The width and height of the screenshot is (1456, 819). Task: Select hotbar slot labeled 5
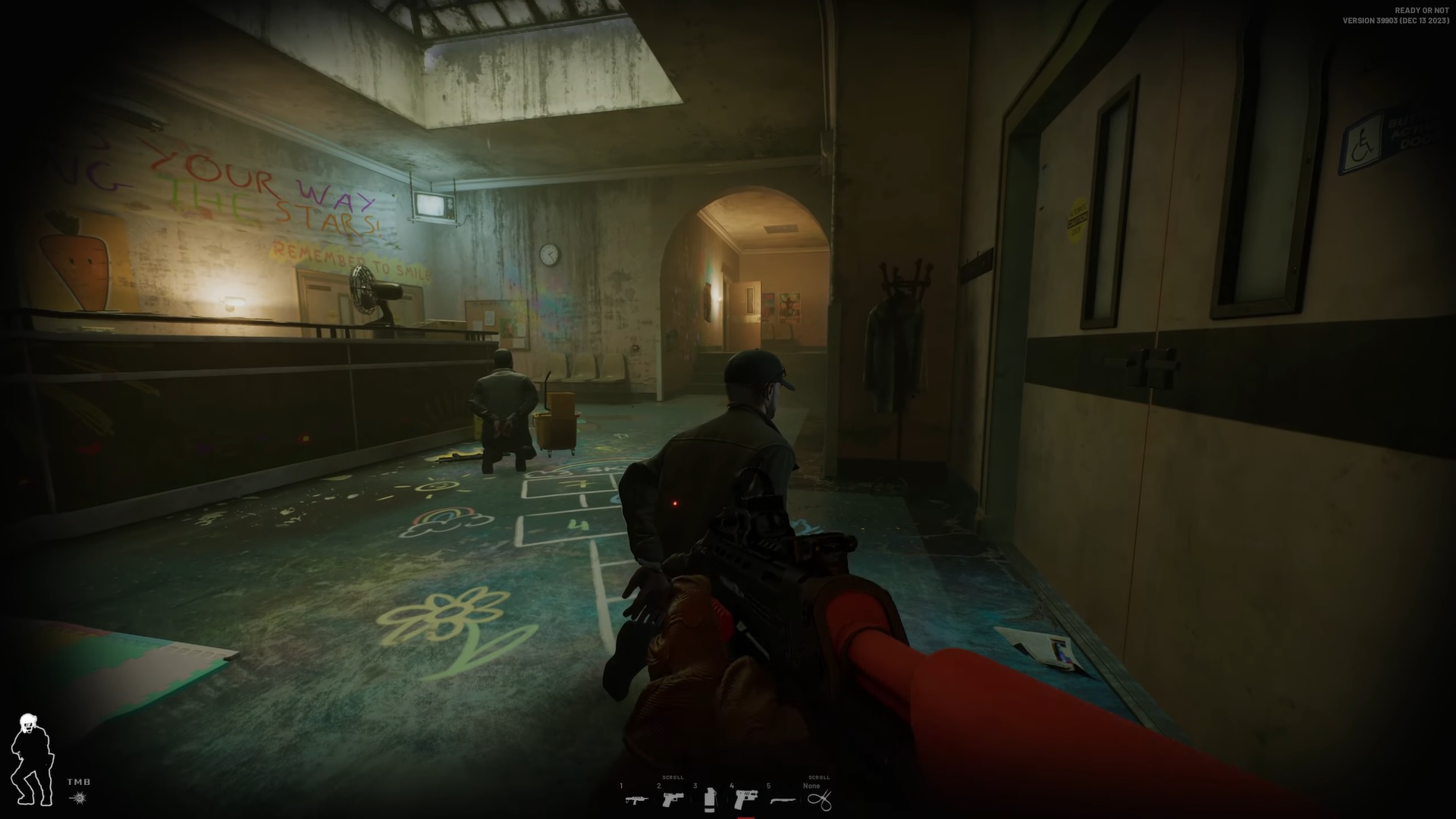(768, 786)
